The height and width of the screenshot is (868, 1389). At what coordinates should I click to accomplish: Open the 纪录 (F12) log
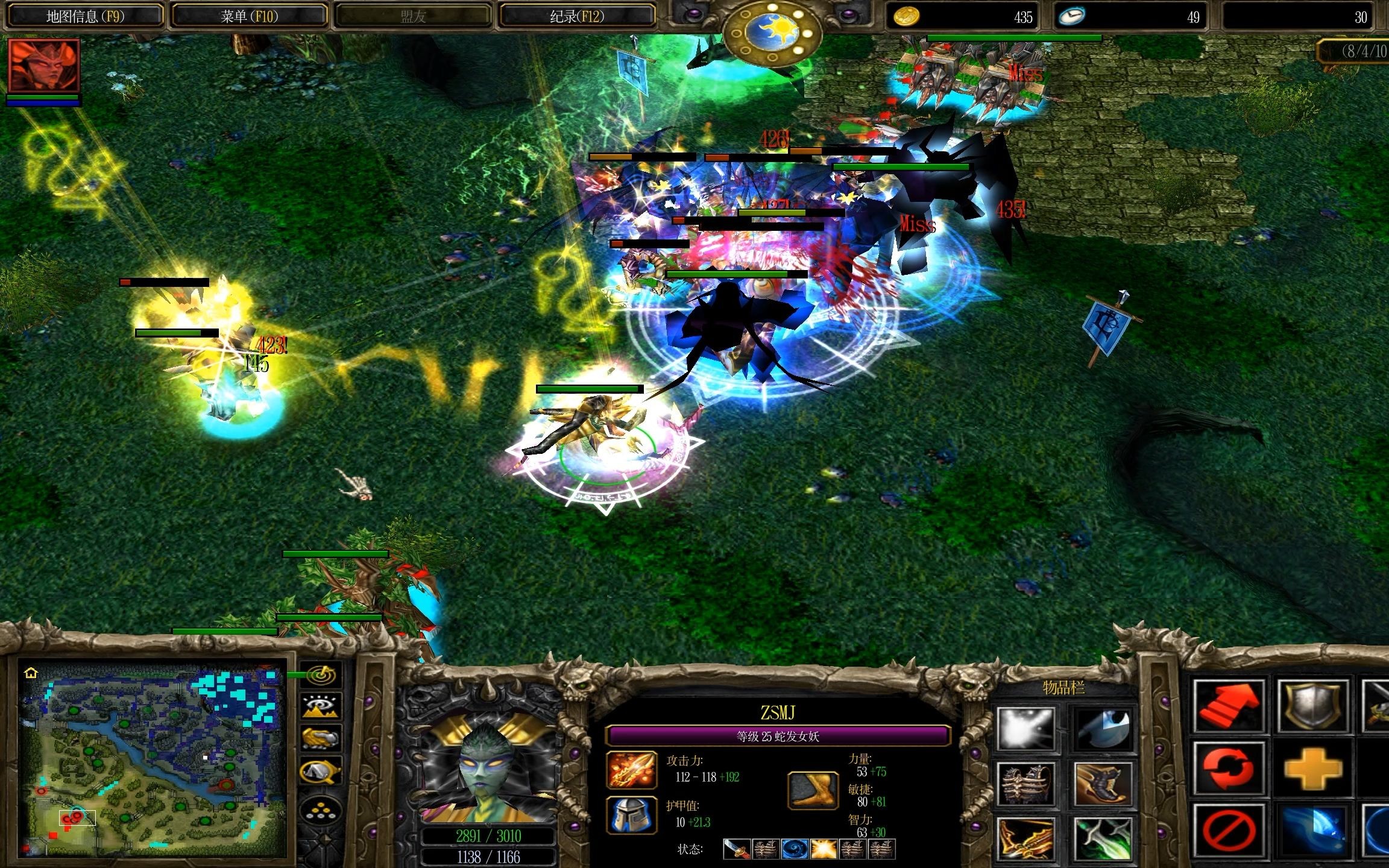(x=576, y=16)
